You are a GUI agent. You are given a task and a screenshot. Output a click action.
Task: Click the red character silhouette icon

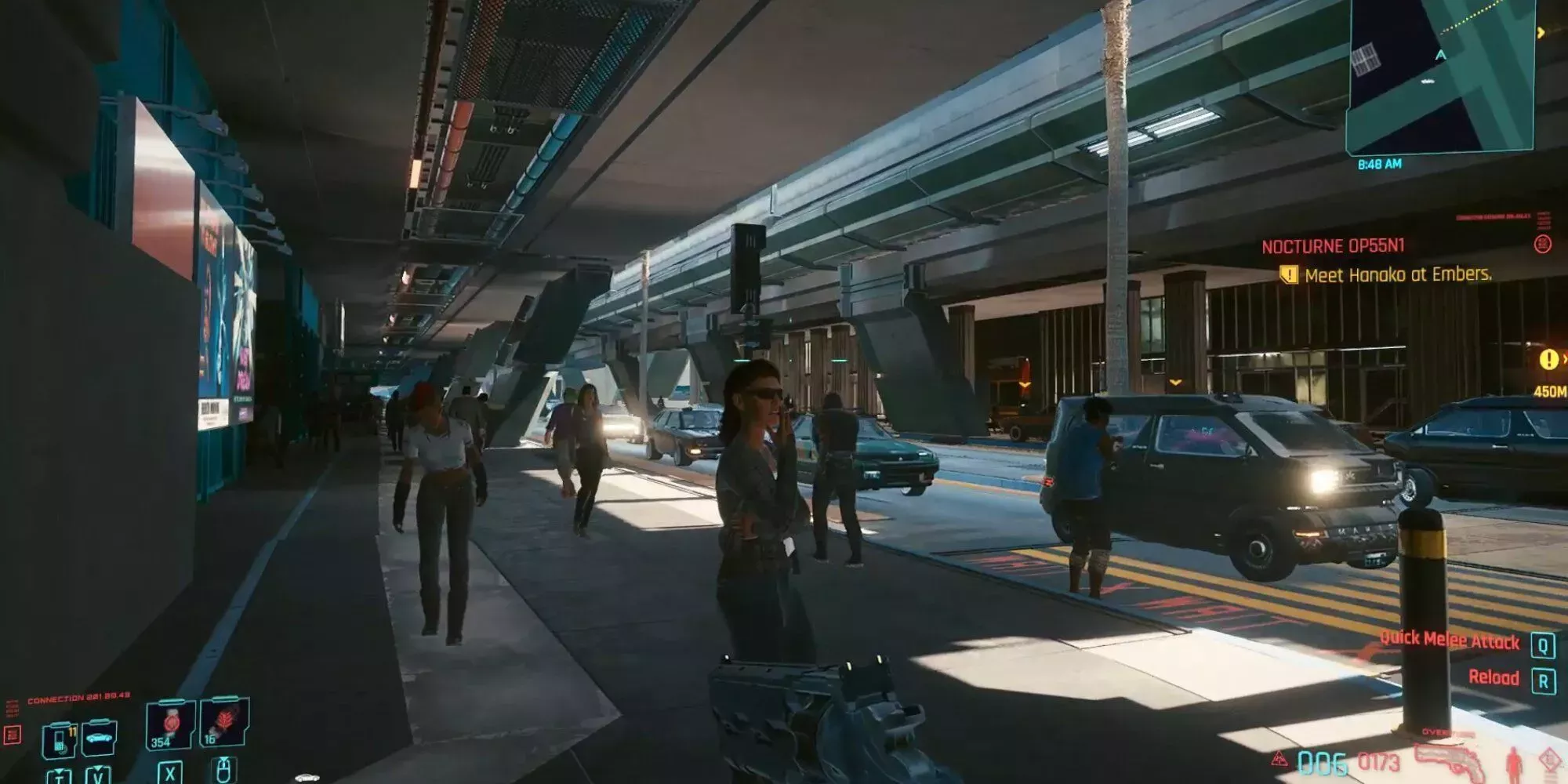pos(1513,762)
